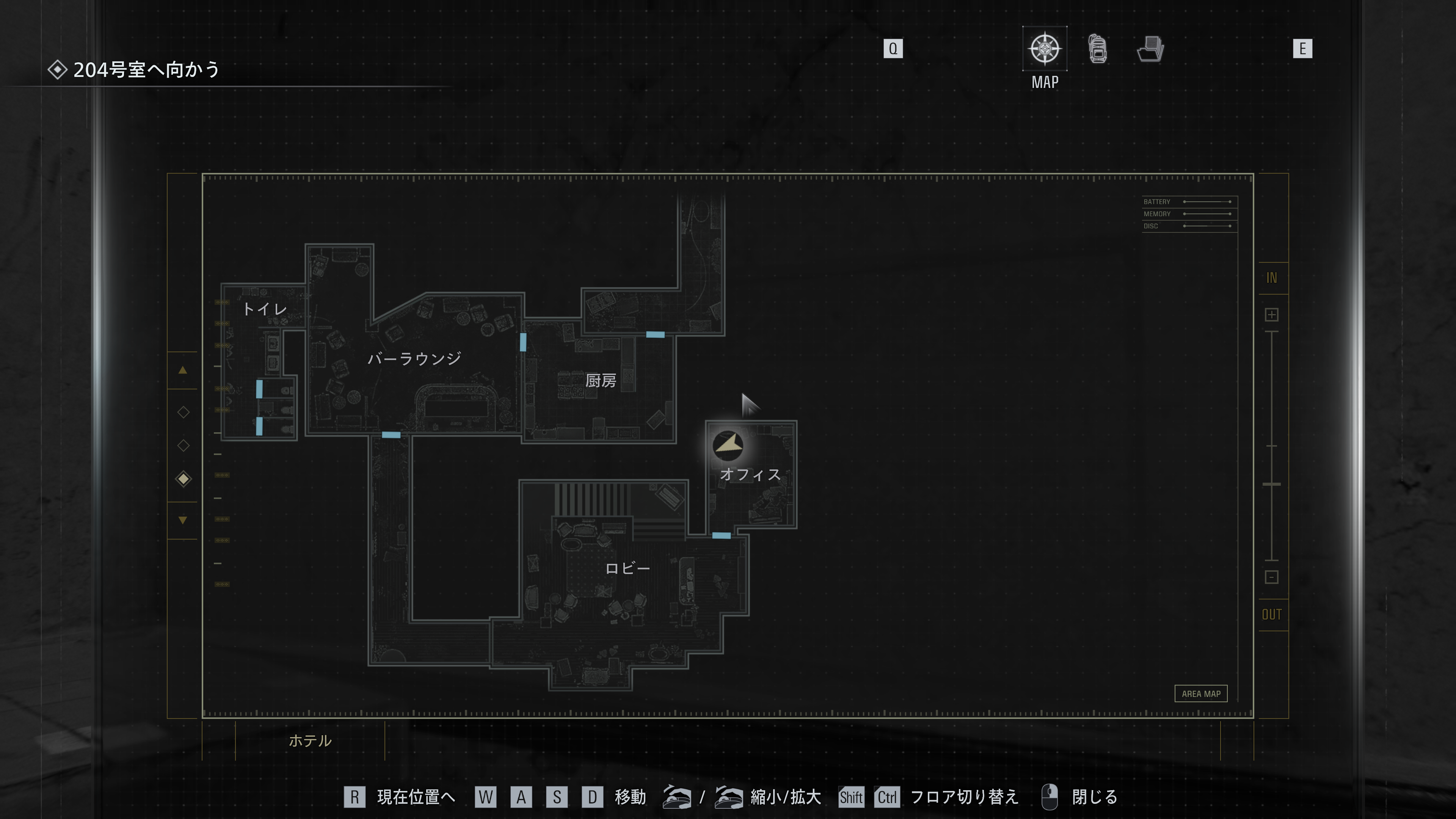Select the ホテル area tab
The height and width of the screenshot is (819, 1456).
point(310,741)
